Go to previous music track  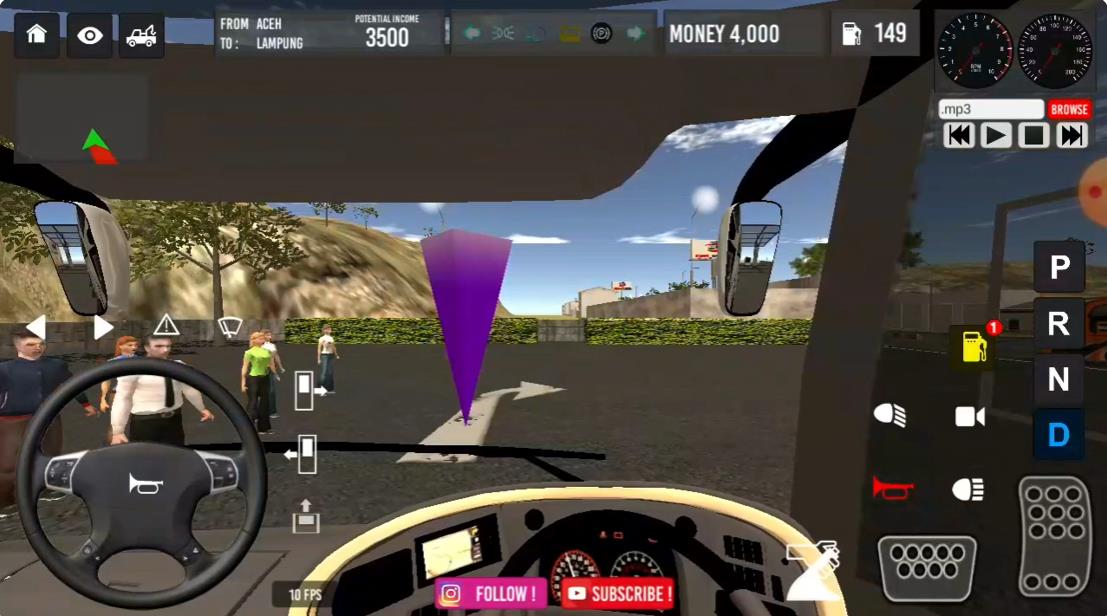point(959,135)
